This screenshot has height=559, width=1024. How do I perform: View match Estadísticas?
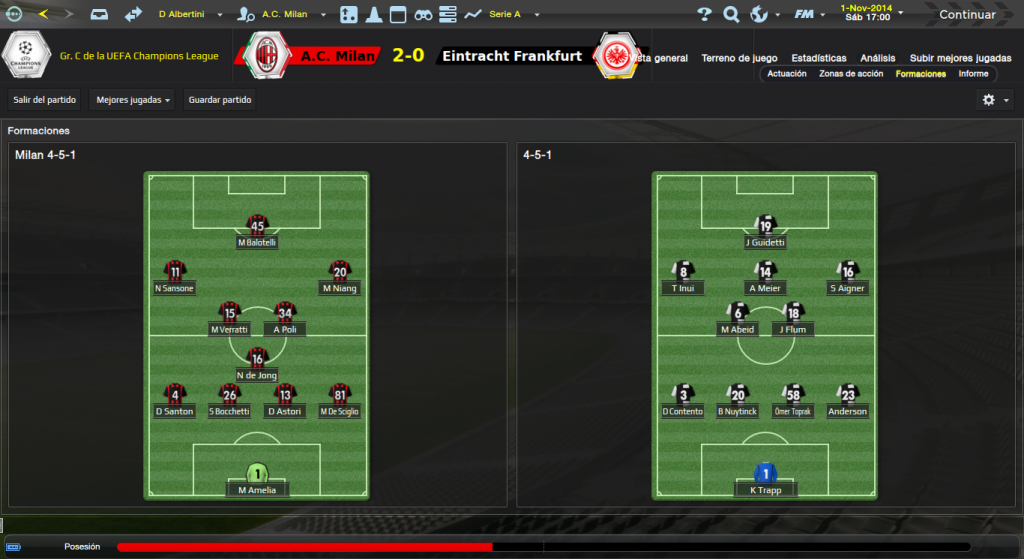[818, 58]
